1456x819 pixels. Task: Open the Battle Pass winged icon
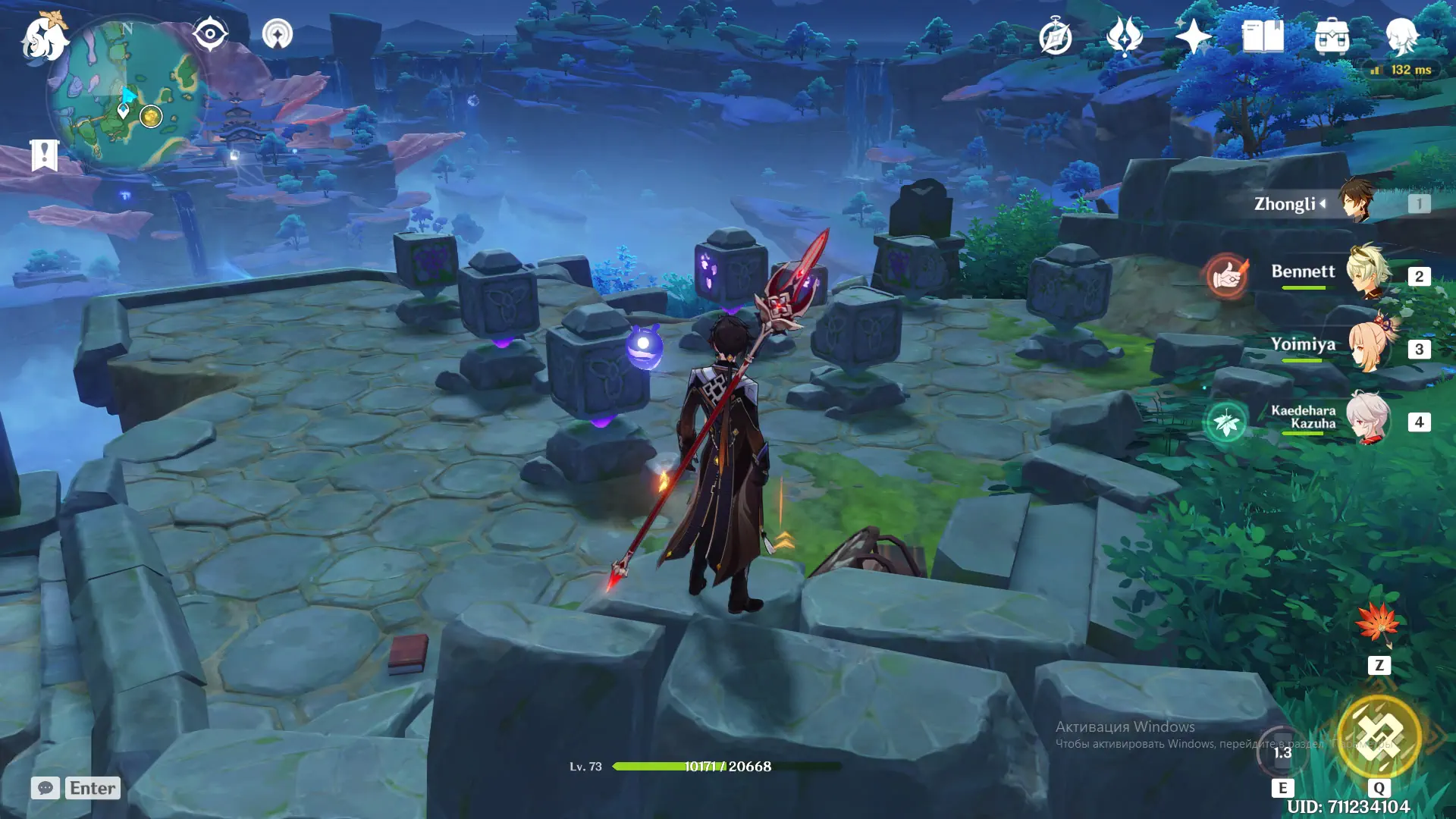point(1124,36)
